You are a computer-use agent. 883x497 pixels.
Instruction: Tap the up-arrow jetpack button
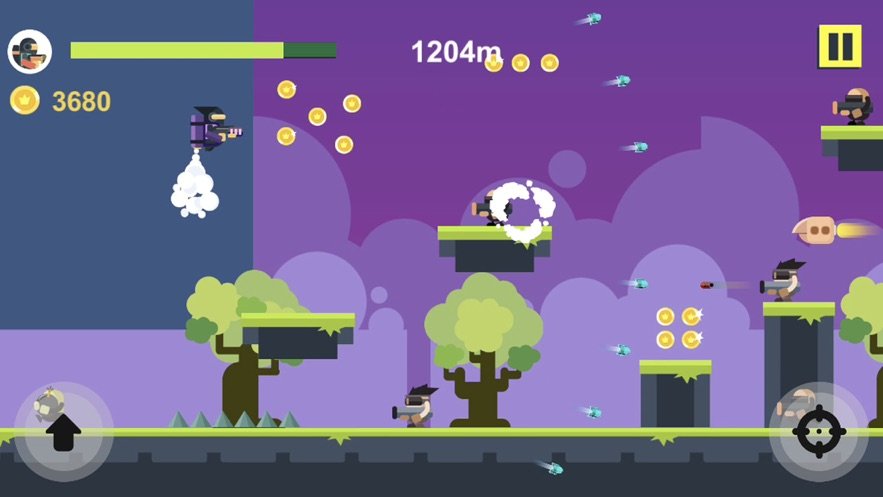(63, 432)
